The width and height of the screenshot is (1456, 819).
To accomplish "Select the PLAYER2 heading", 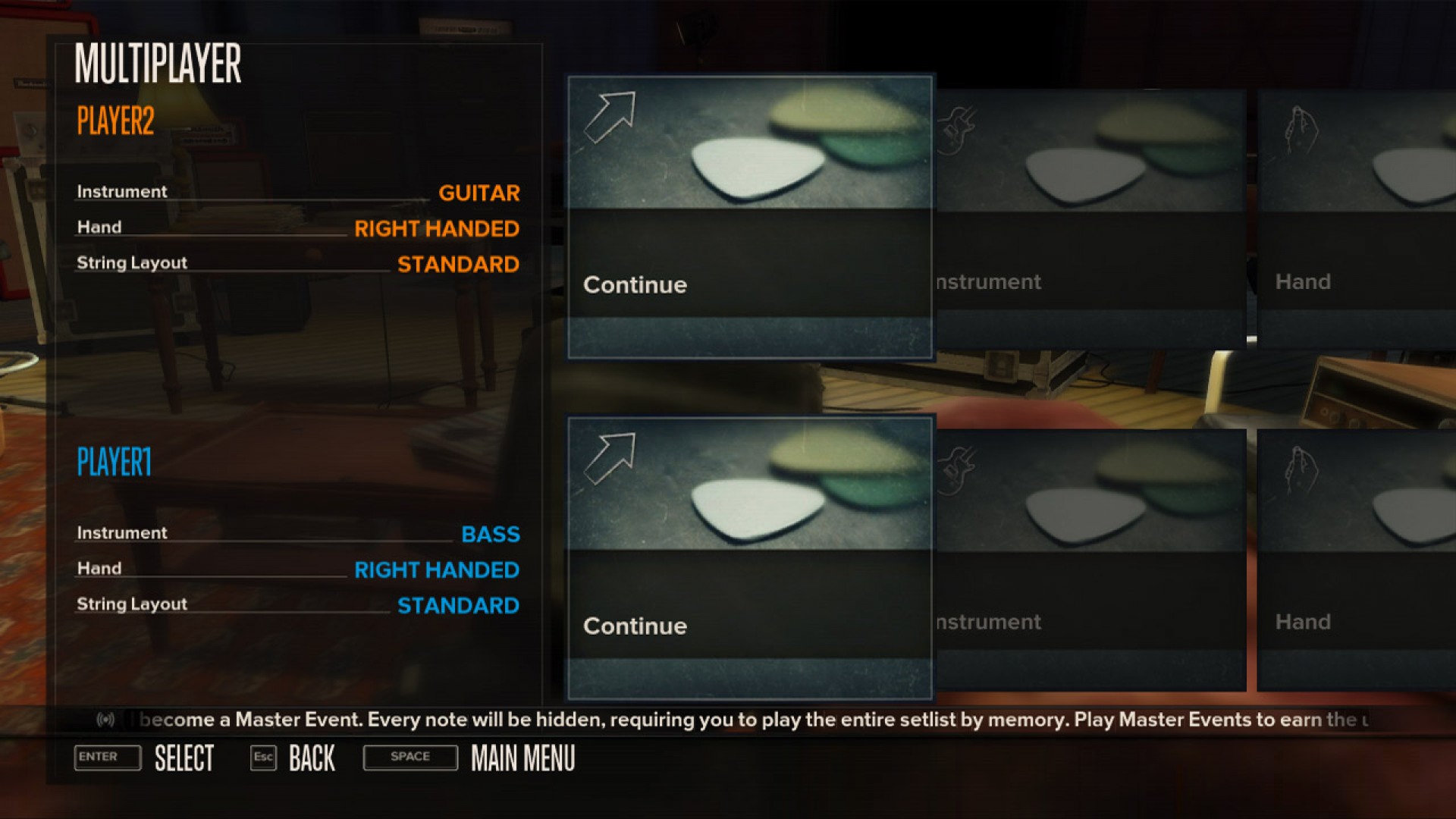I will coord(114,121).
